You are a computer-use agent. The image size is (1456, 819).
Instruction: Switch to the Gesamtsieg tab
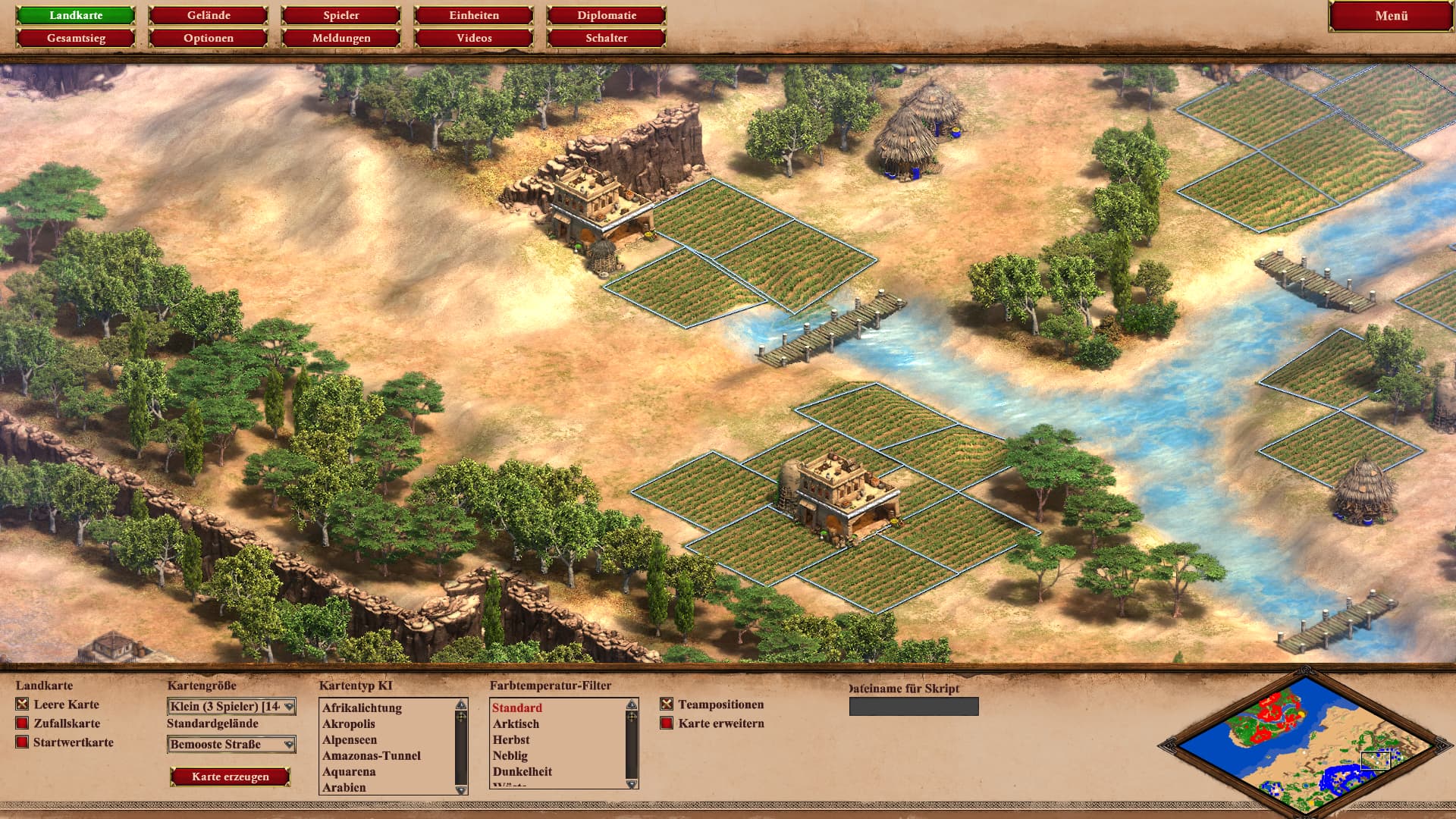point(76,38)
